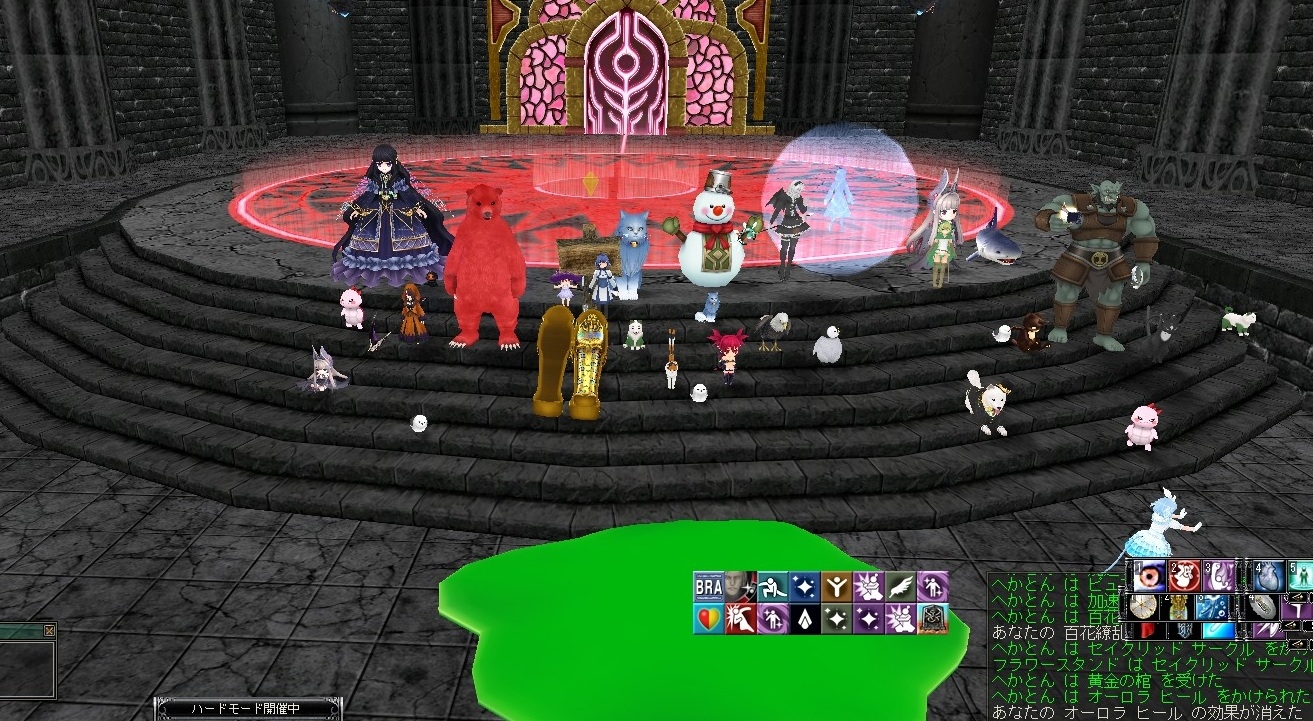
Task: Select the BRA status icon
Action: click(x=708, y=587)
